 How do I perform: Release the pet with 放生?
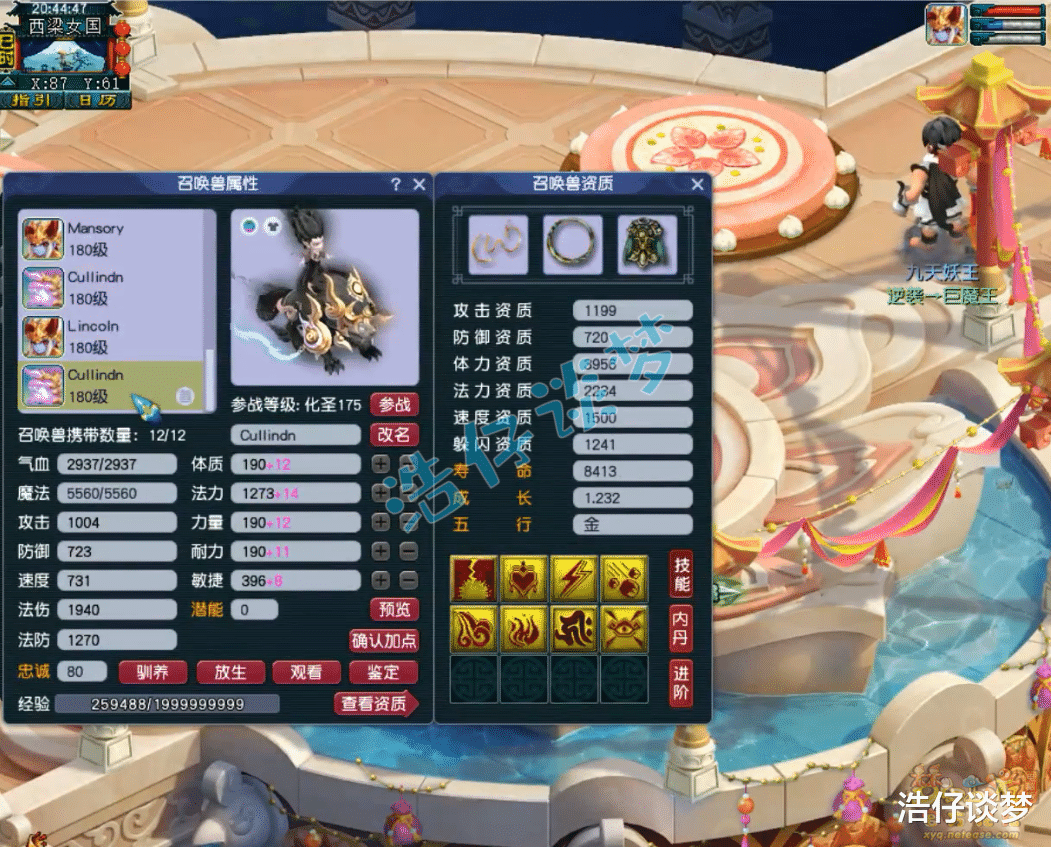[231, 672]
